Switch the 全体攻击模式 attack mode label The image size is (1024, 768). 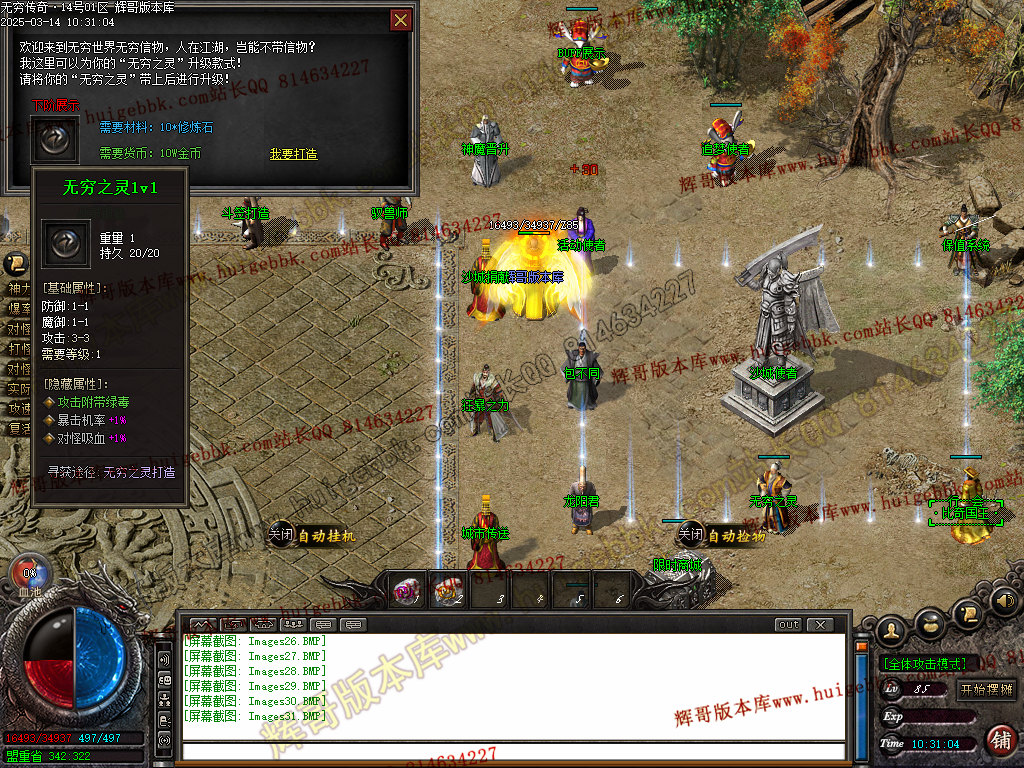924,663
